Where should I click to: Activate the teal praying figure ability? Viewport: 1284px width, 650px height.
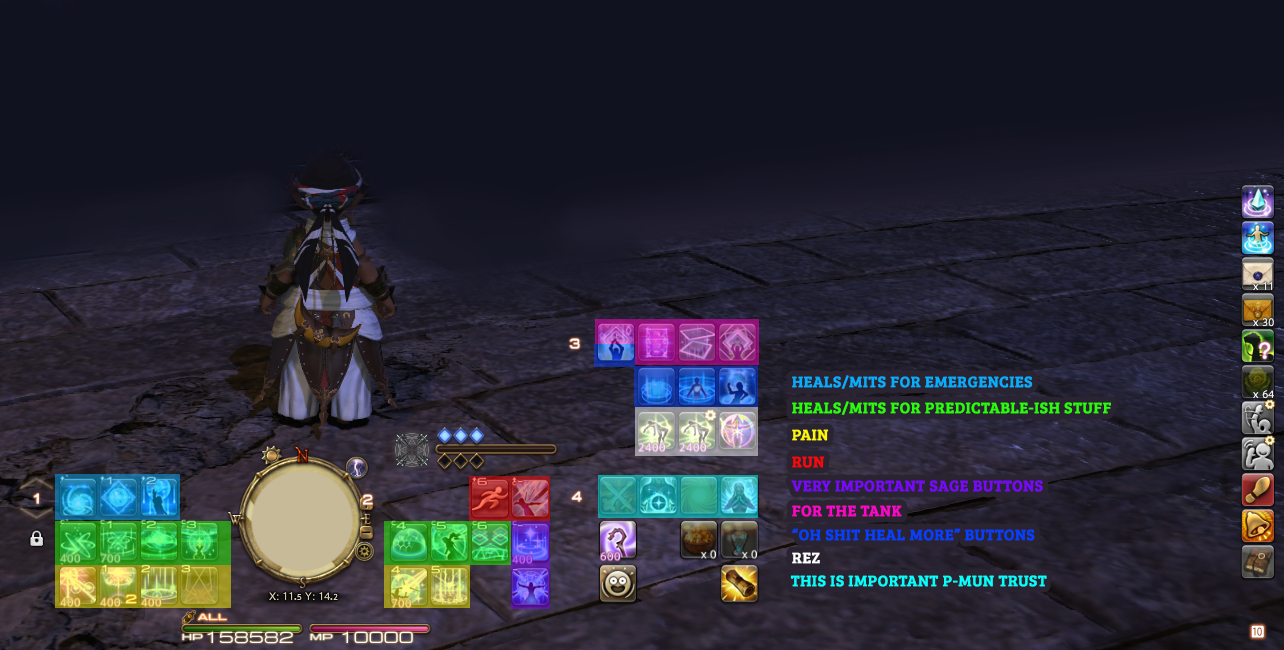739,496
